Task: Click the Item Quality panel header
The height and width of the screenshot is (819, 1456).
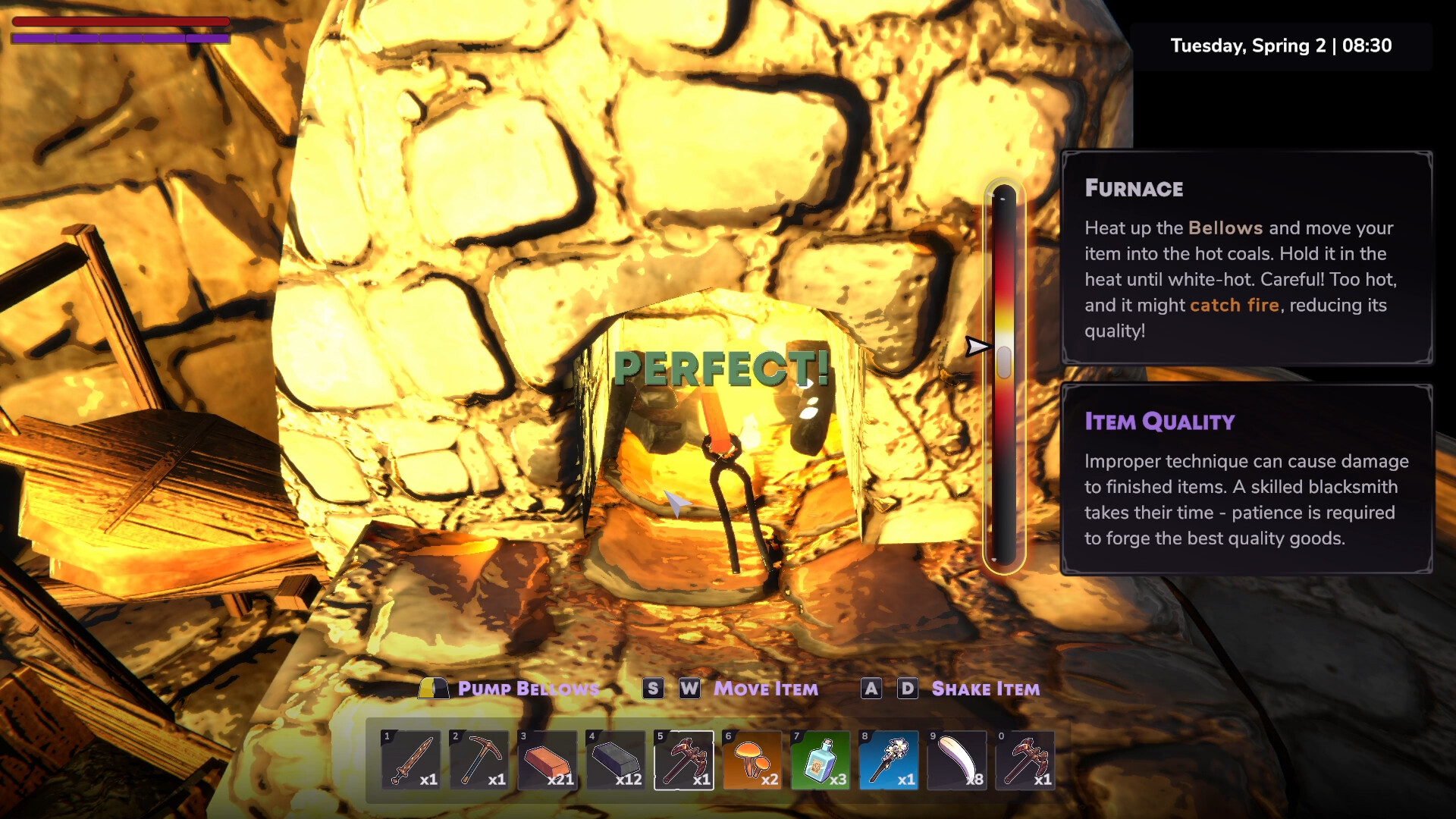Action: pos(1159,421)
